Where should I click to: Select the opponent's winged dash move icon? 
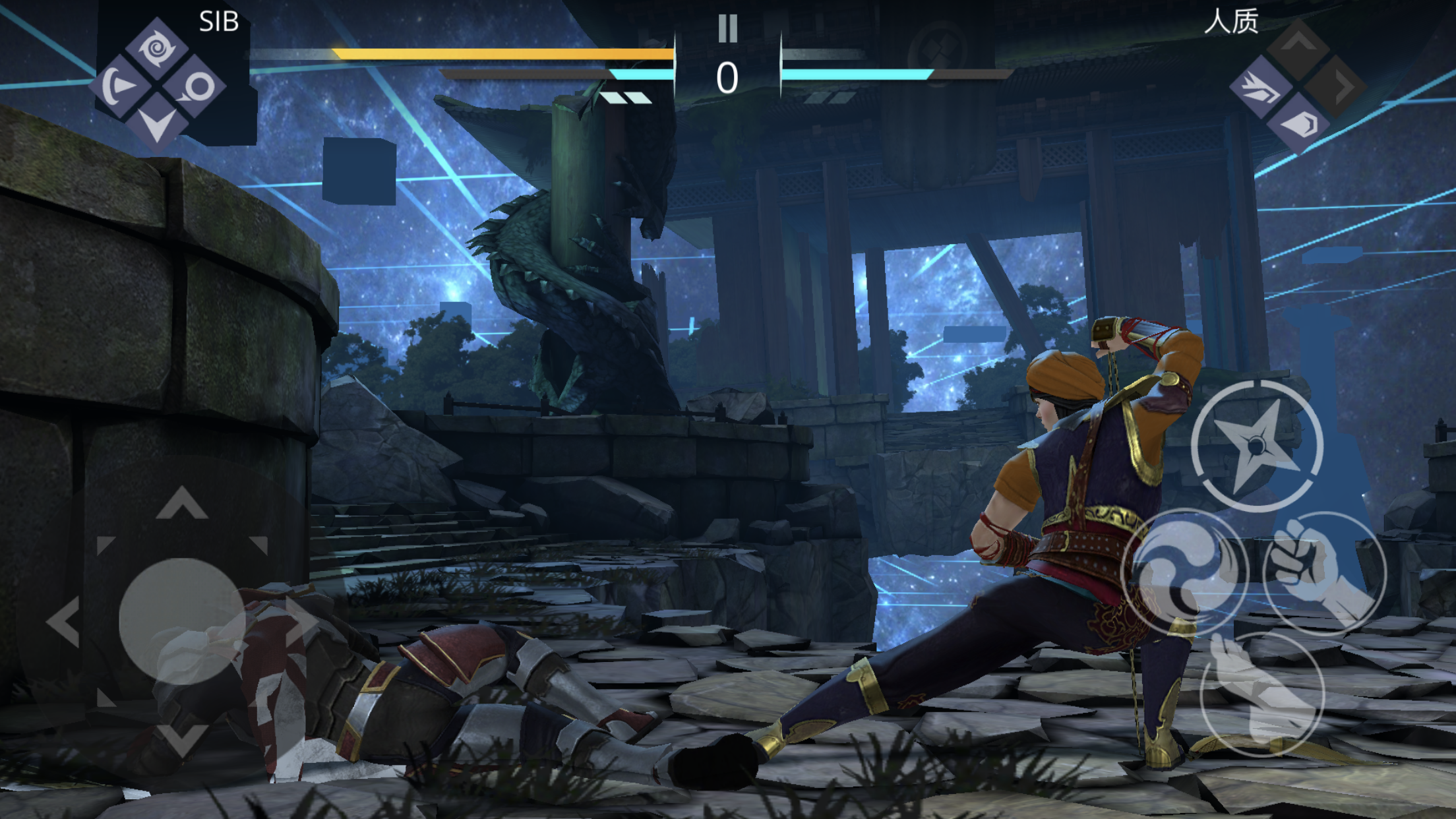pyautogui.click(x=1261, y=88)
